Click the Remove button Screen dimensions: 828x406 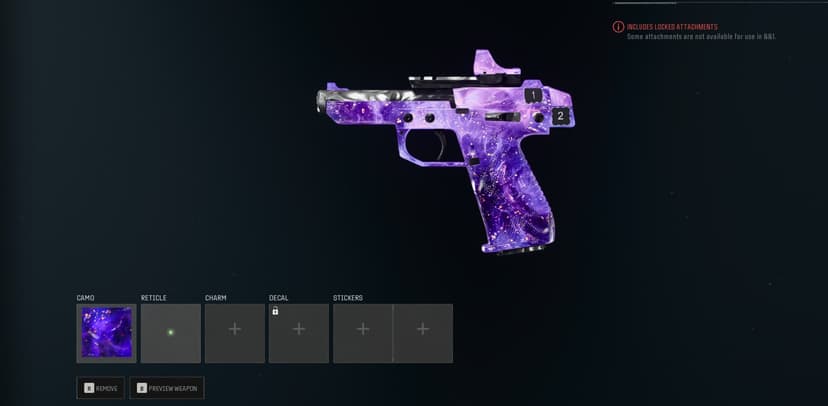coord(101,387)
